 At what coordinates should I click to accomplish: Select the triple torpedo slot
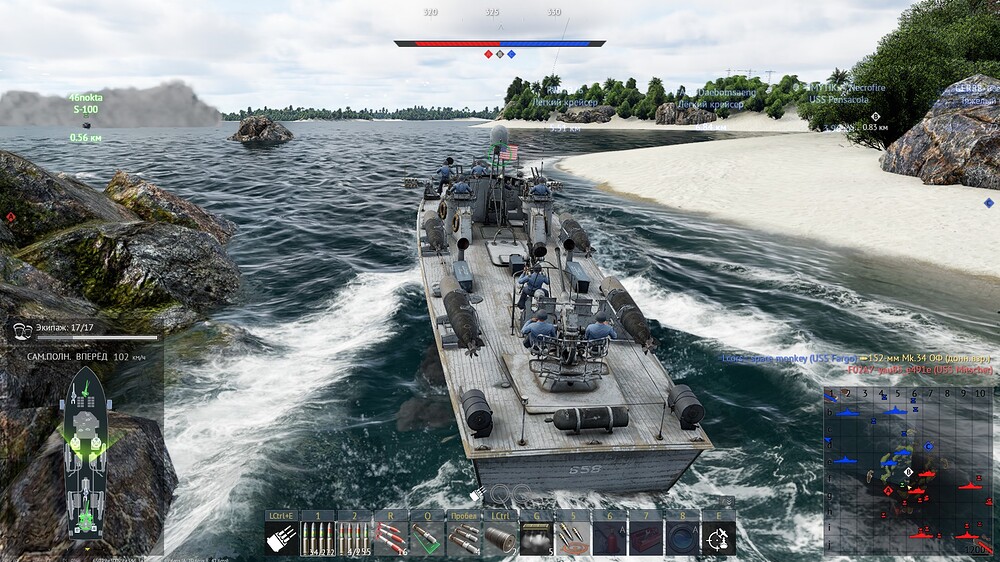pos(463,538)
